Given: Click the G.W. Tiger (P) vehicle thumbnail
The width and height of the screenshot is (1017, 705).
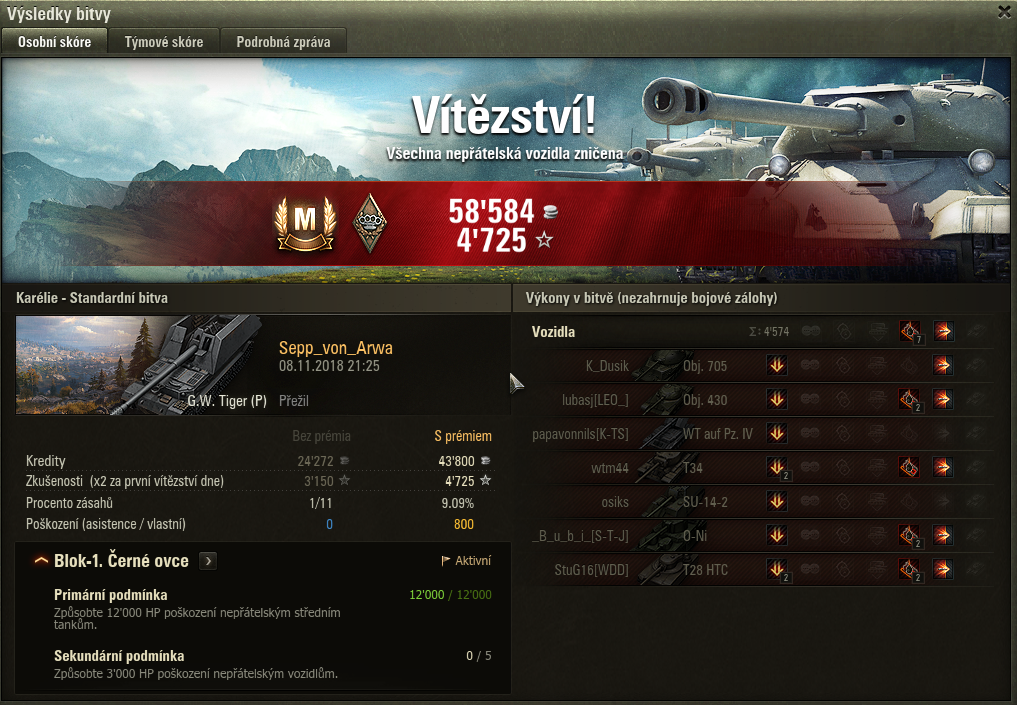Looking at the screenshot, I should [x=138, y=364].
